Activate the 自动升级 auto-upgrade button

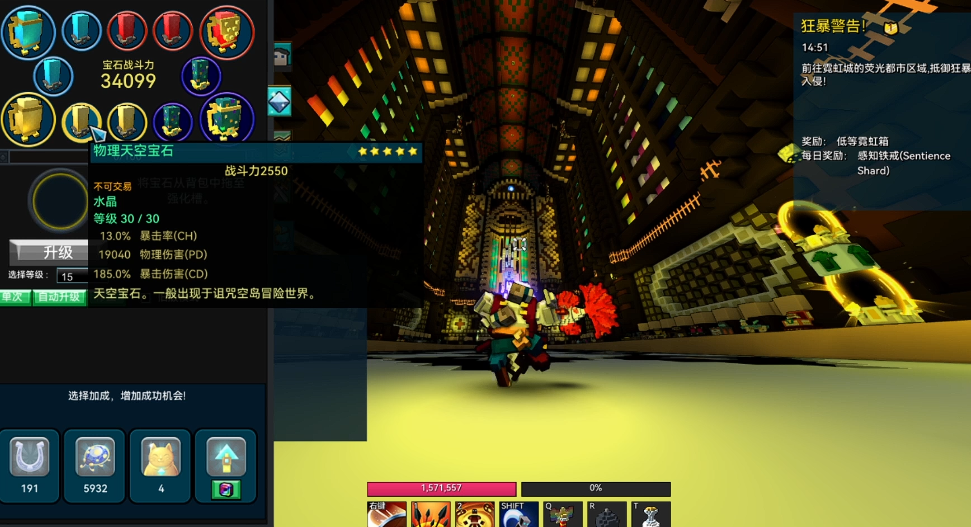pos(59,297)
